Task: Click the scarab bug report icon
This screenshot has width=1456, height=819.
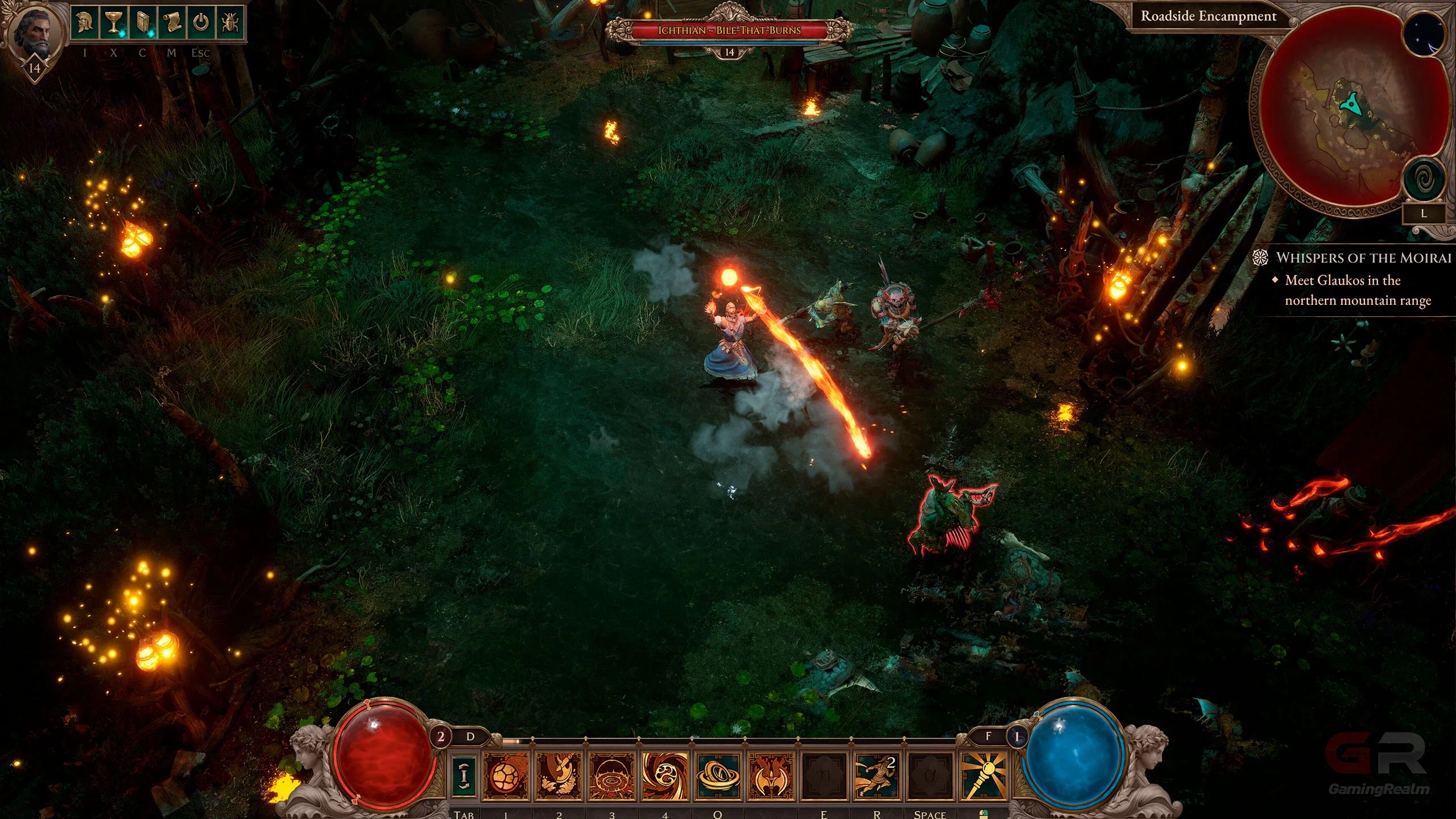Action: tap(230, 23)
